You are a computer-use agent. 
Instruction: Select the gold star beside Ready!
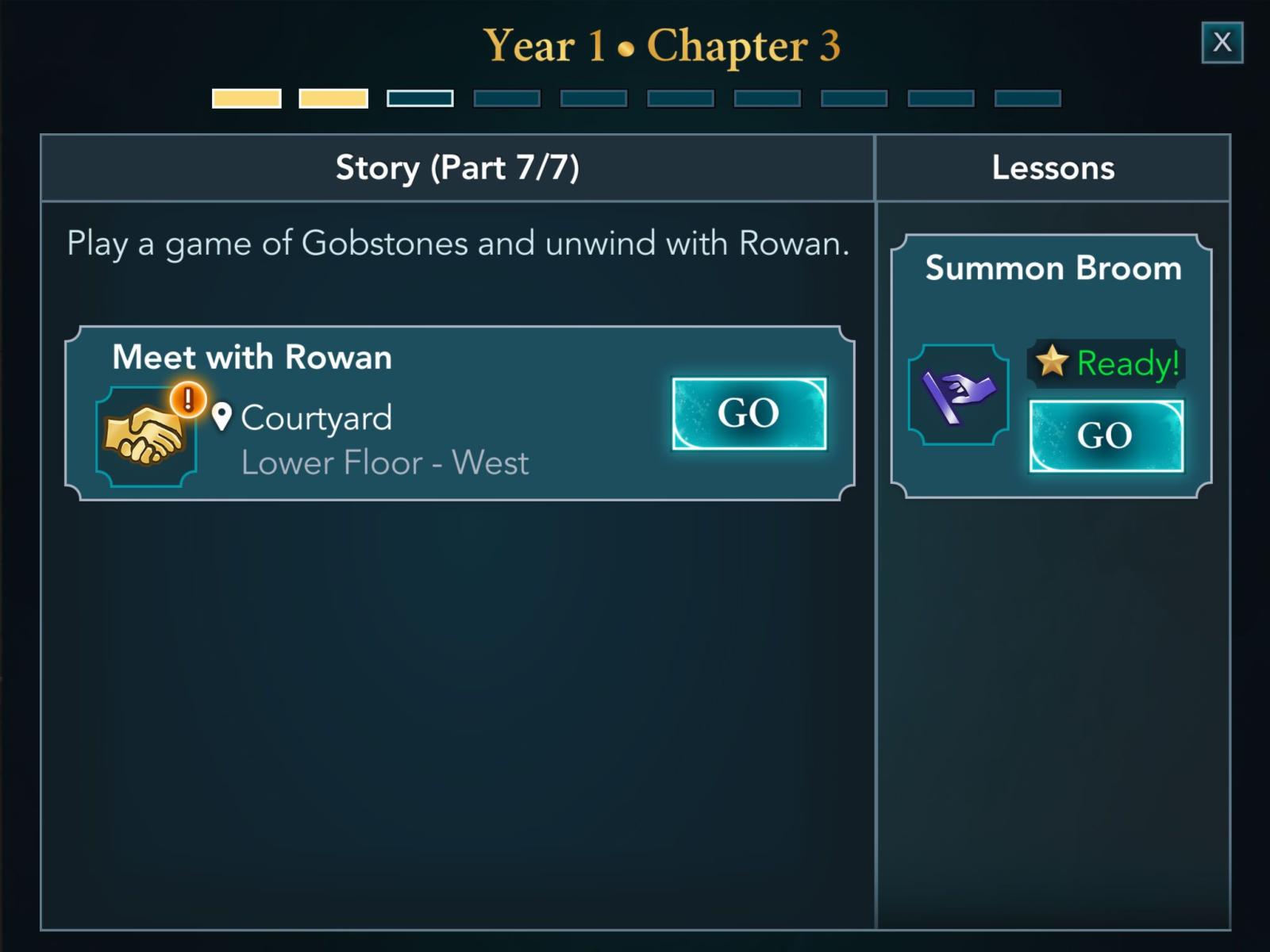point(1053,364)
